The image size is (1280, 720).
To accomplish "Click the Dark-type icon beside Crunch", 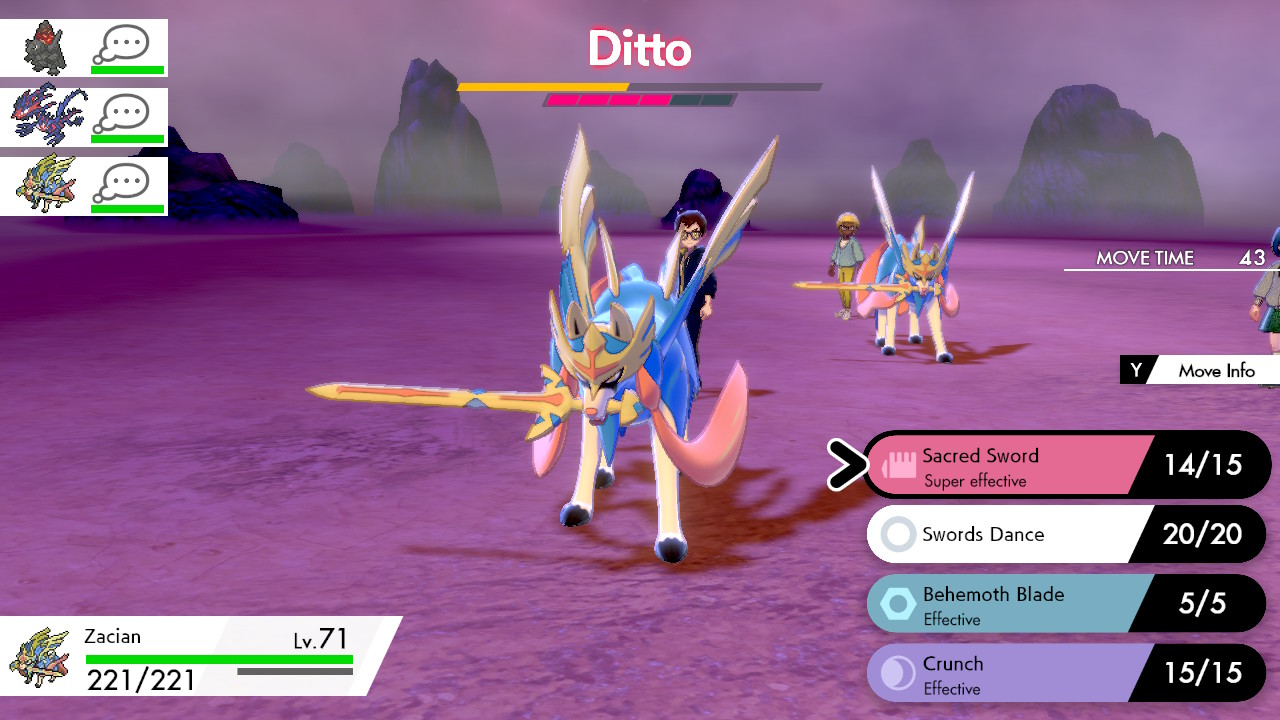I will point(896,672).
